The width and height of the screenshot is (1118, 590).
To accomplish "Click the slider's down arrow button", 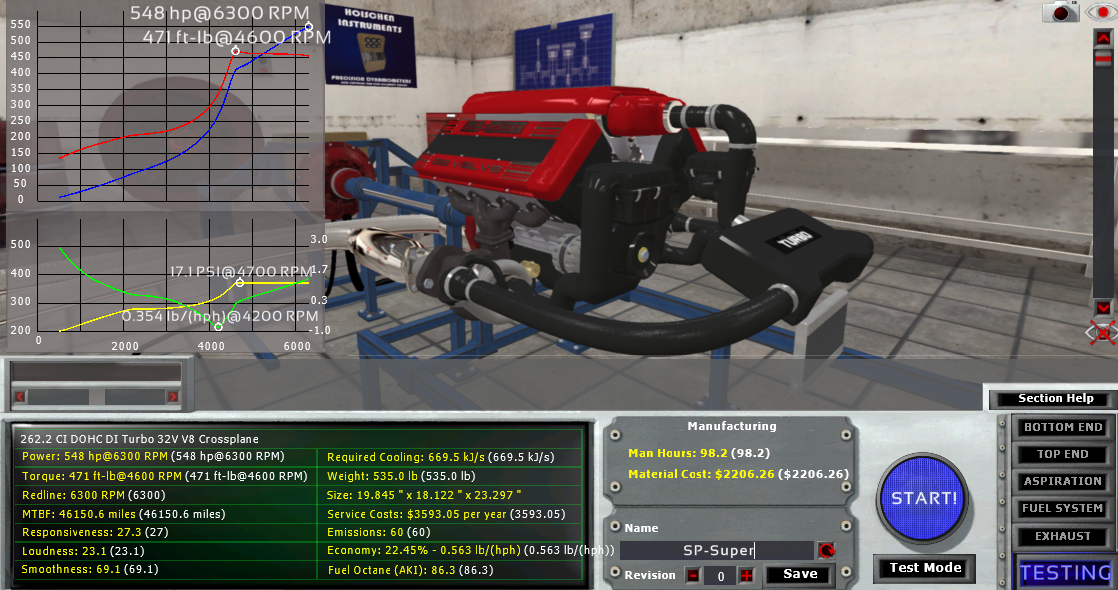I will pos(1103,307).
